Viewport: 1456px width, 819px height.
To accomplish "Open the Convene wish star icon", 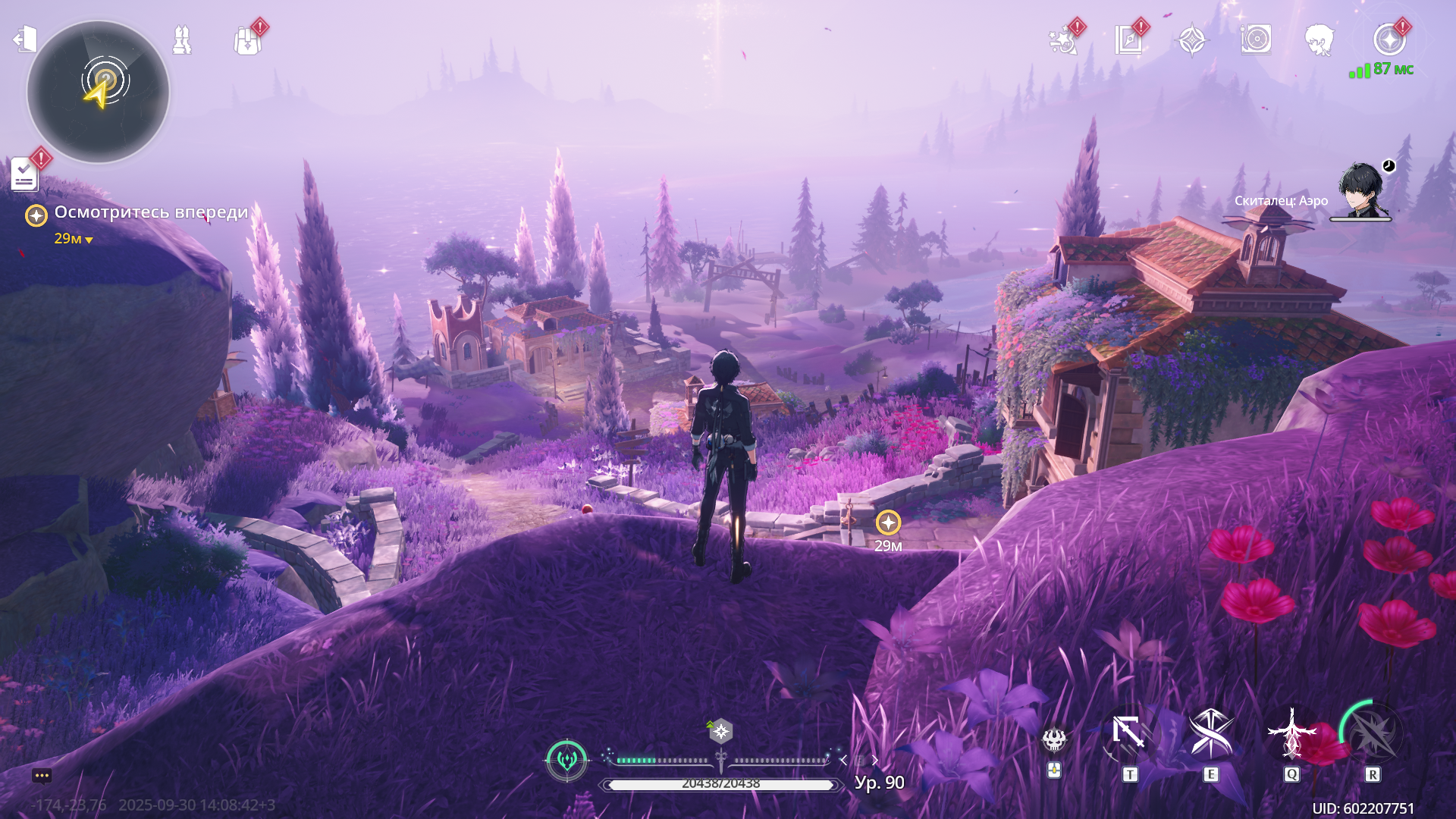I will (x=1063, y=41).
